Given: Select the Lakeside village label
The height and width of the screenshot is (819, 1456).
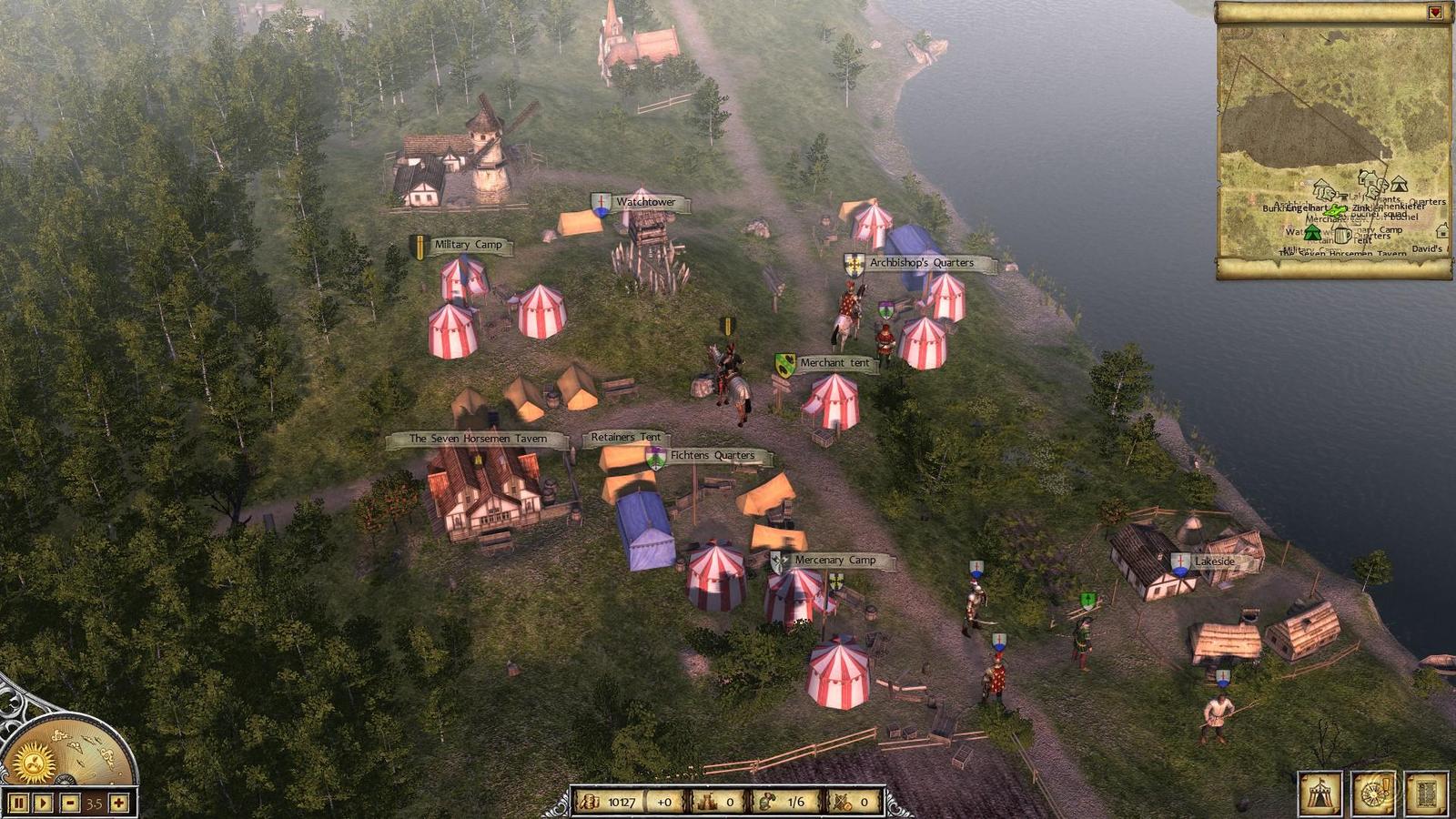Looking at the screenshot, I should coord(1214,562).
